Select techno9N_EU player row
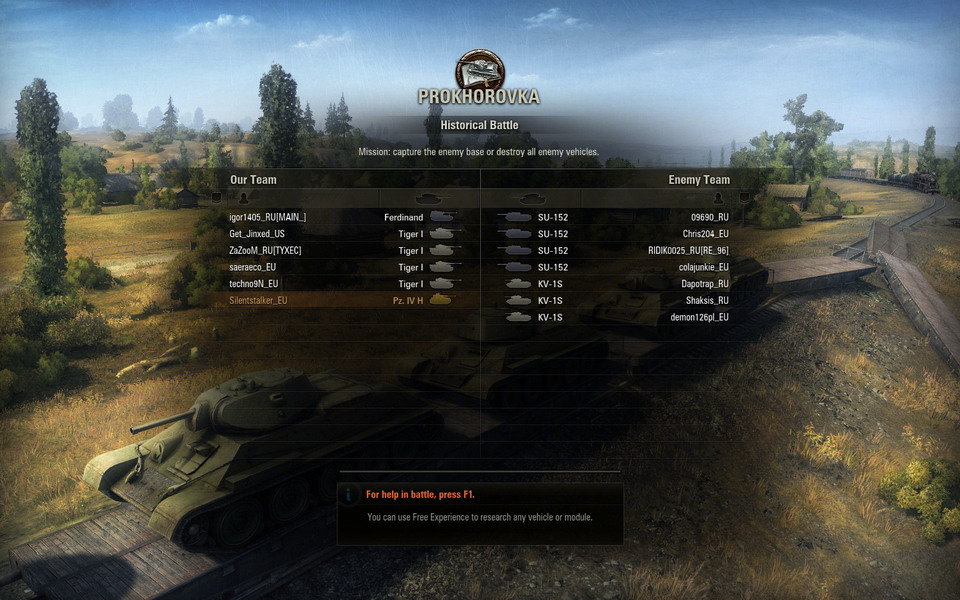The width and height of the screenshot is (960, 600). click(x=257, y=284)
